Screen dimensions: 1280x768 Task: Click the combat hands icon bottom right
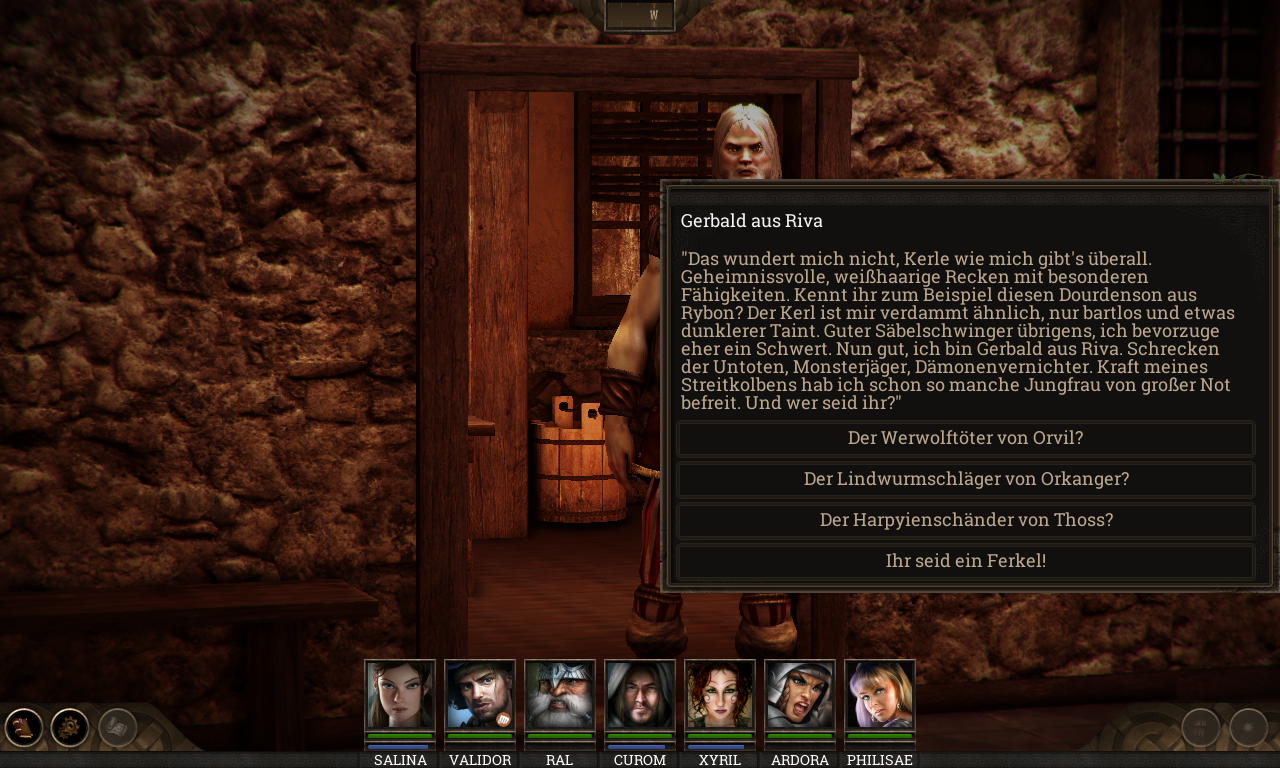[x=1200, y=727]
